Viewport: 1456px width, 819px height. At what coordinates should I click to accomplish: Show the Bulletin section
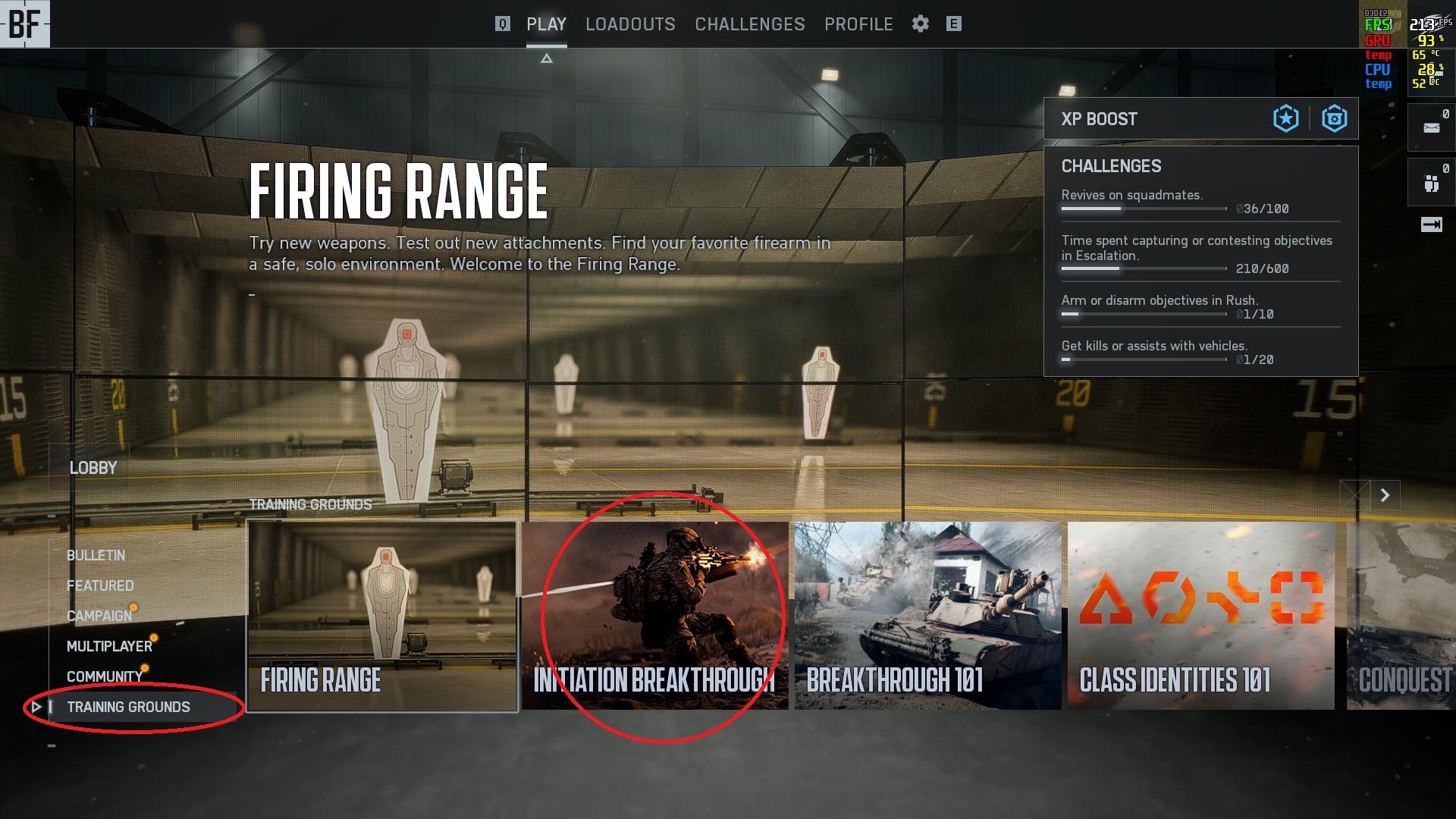click(96, 555)
